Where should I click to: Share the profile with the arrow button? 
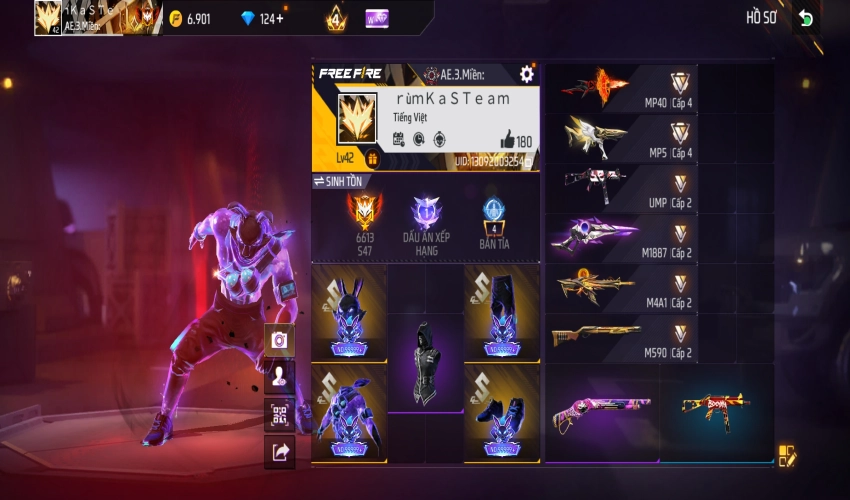point(280,452)
